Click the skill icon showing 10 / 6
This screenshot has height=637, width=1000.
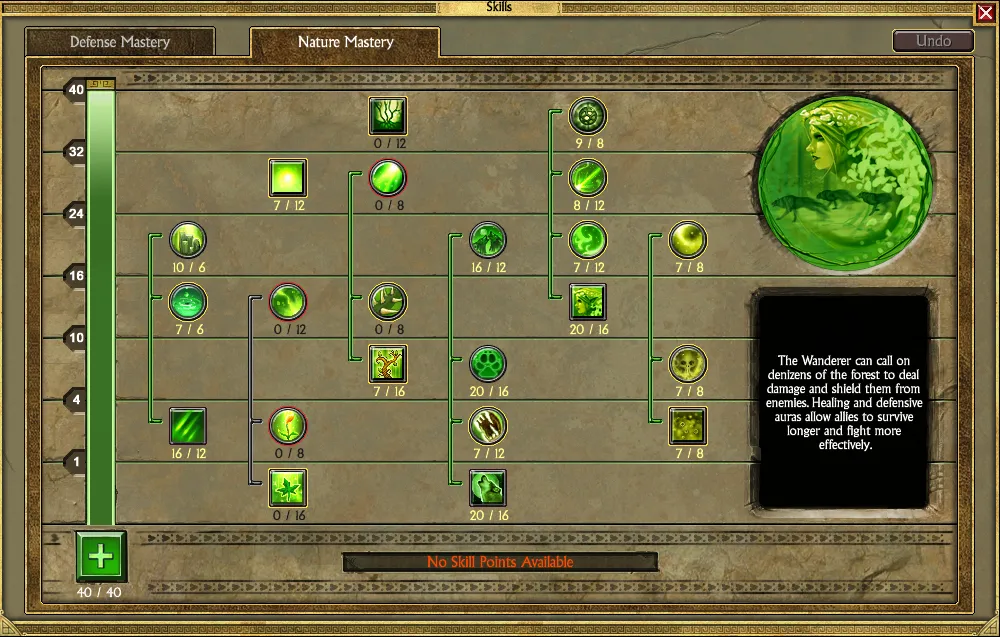point(188,240)
